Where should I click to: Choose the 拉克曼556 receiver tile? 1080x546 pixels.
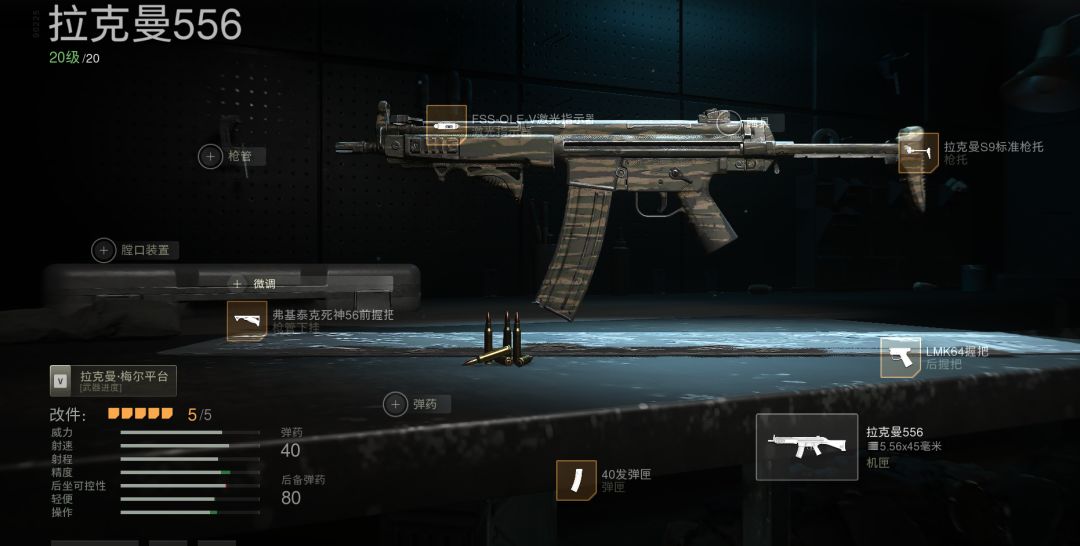pyautogui.click(x=806, y=446)
